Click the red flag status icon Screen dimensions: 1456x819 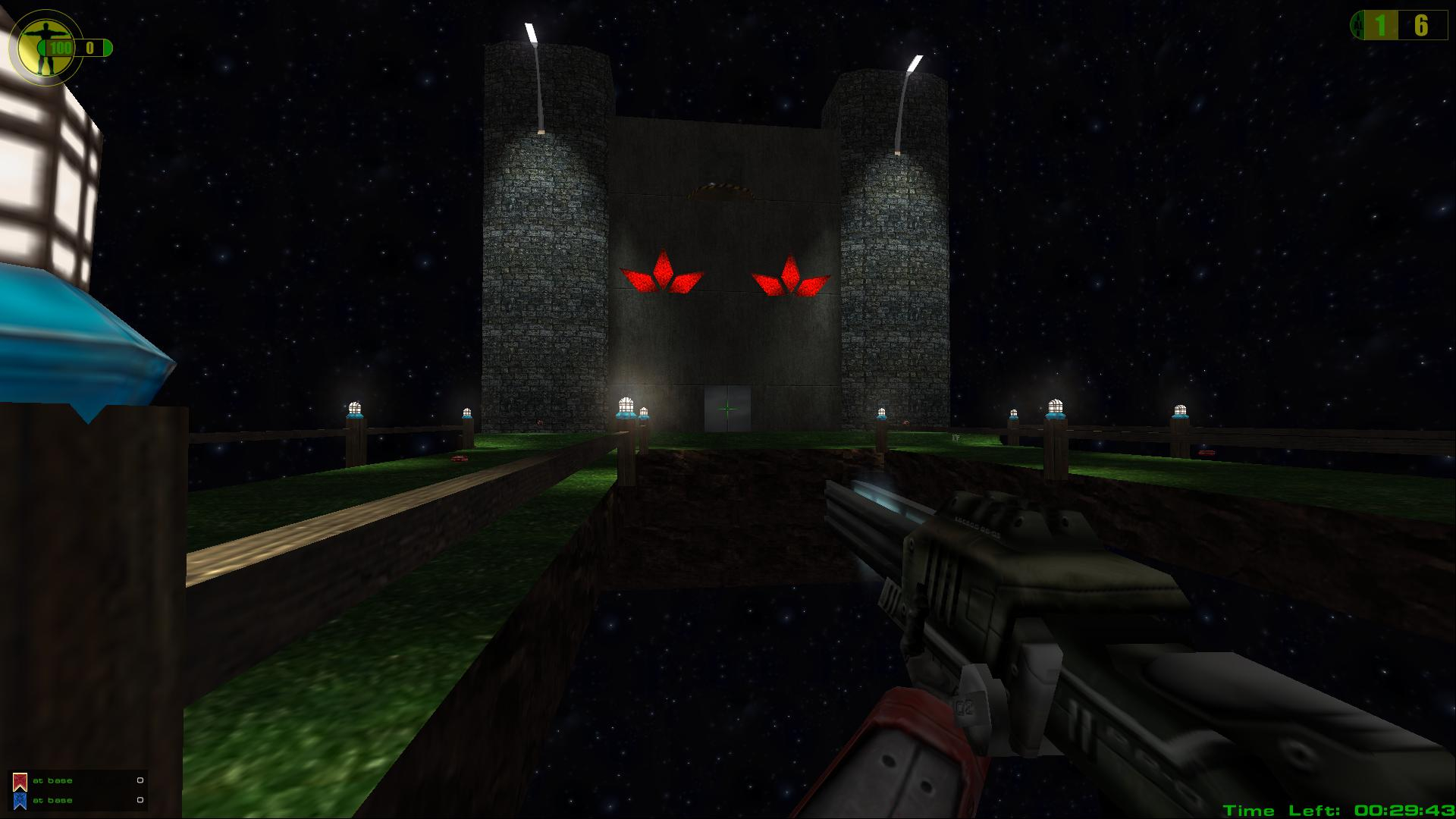pos(20,781)
